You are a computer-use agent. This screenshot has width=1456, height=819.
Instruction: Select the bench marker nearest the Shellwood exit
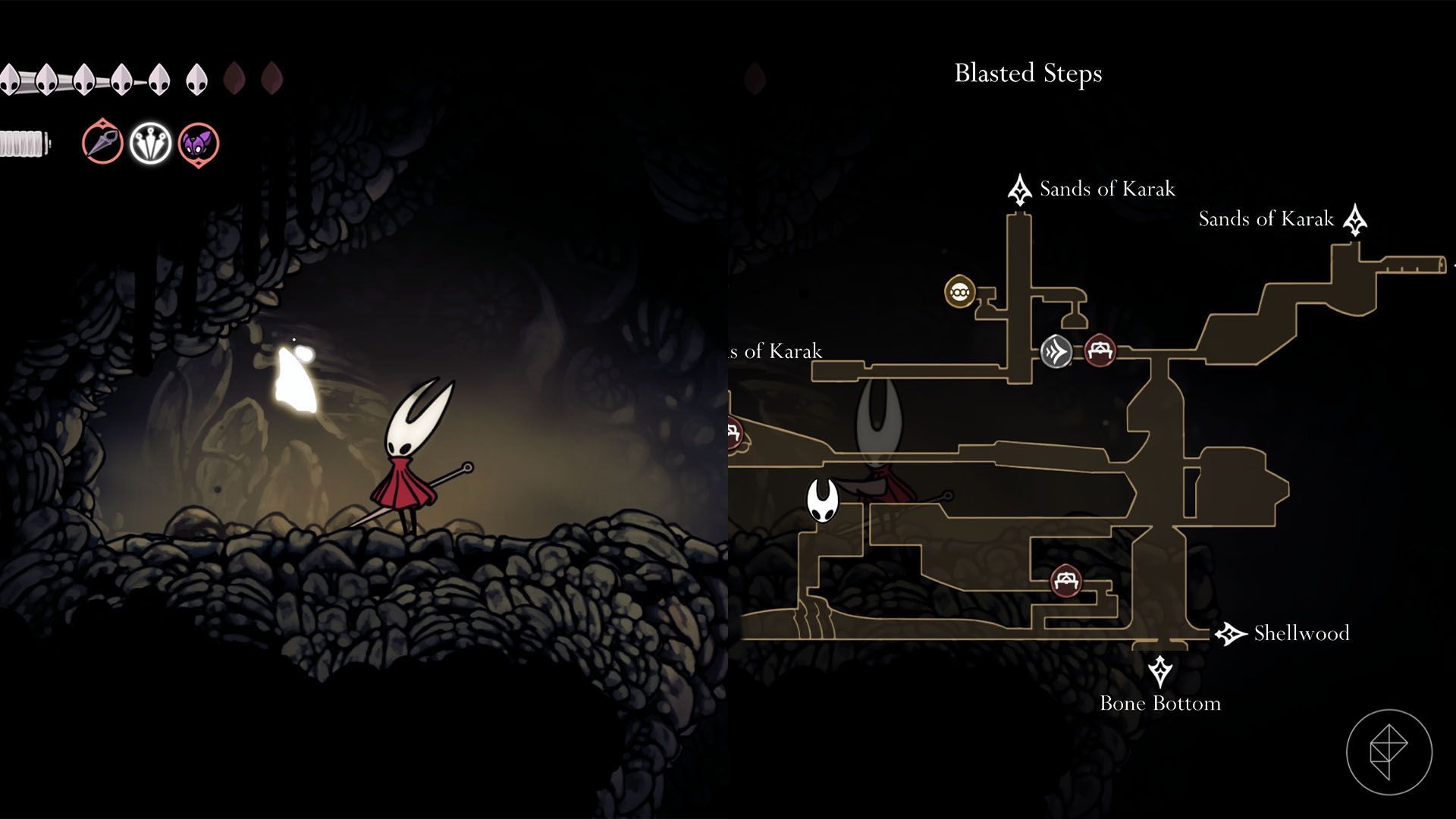click(1066, 581)
